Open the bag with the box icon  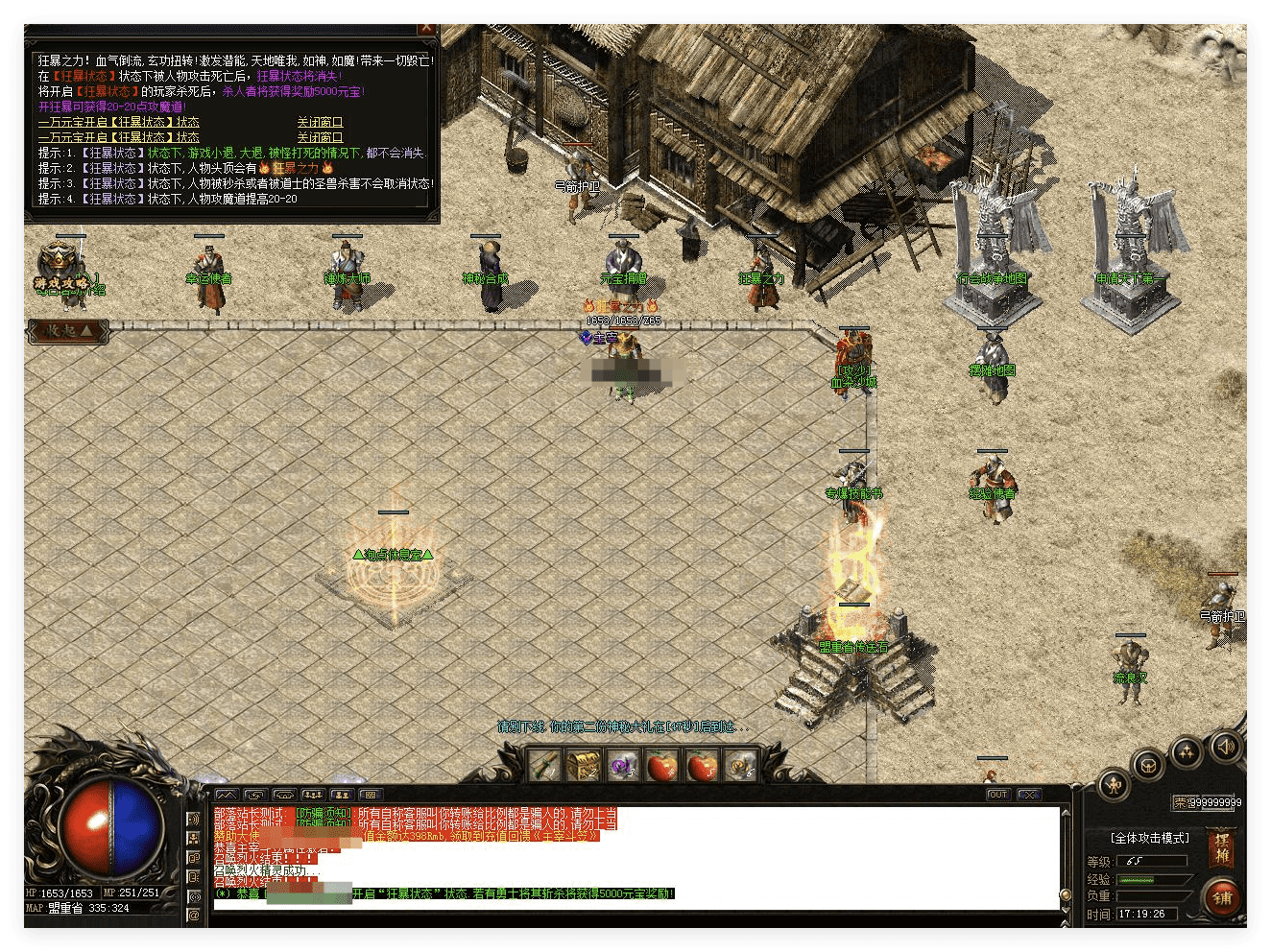tap(1148, 766)
